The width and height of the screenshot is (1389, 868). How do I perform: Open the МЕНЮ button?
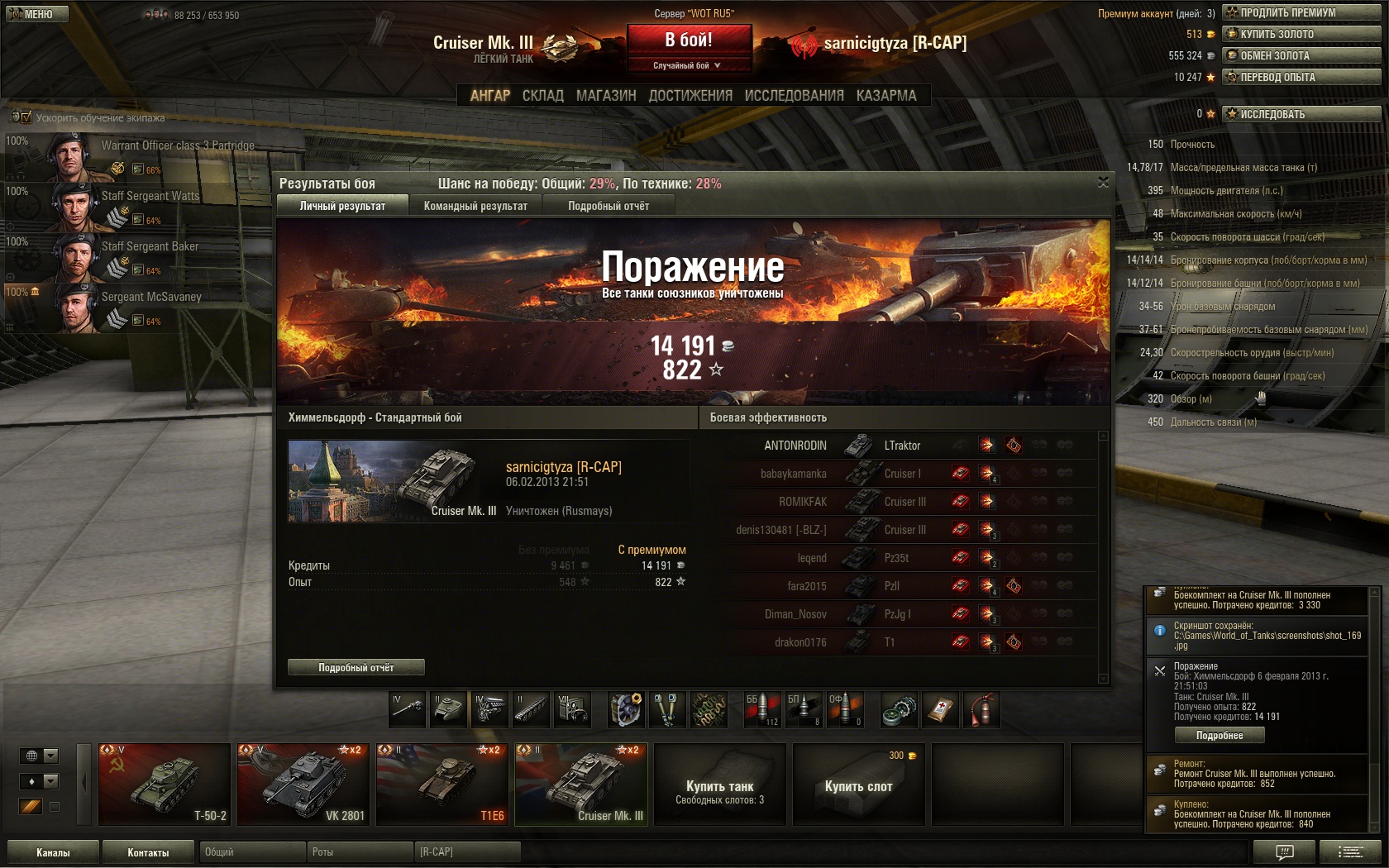pyautogui.click(x=35, y=14)
